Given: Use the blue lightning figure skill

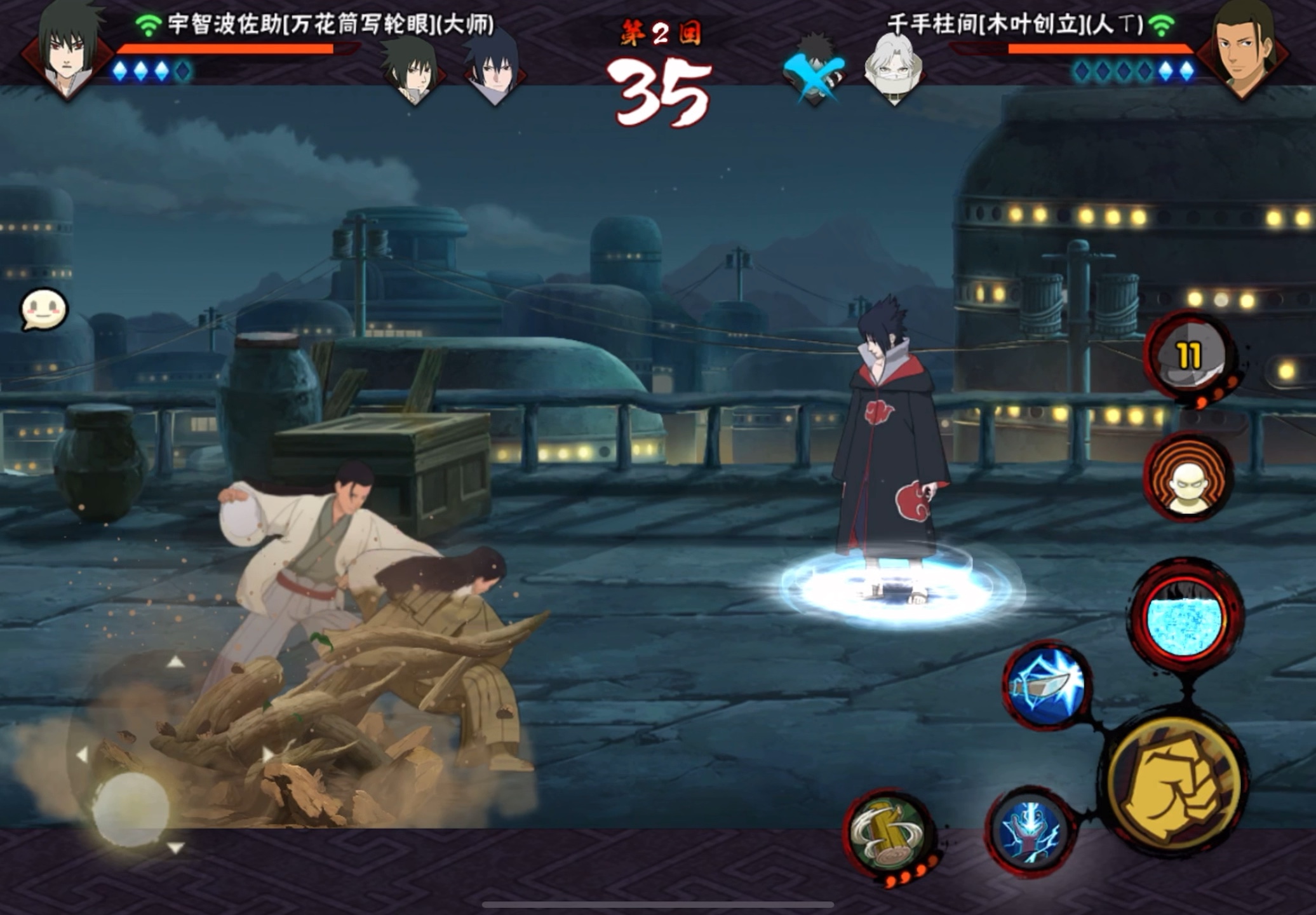Looking at the screenshot, I should coord(1031,831).
